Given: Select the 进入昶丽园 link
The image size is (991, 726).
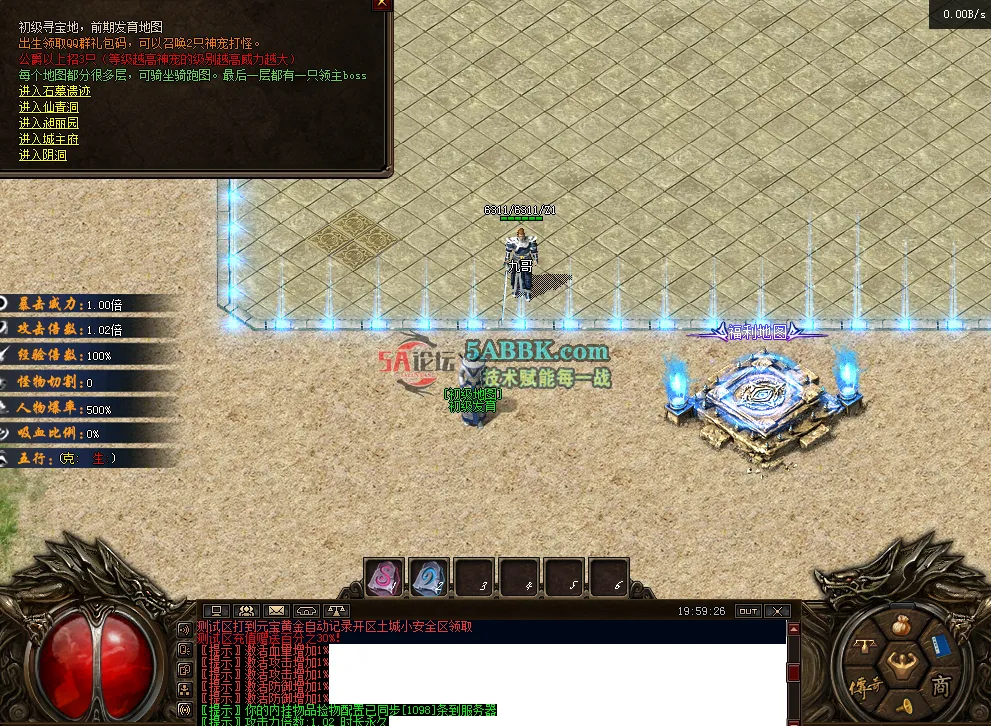Looking at the screenshot, I should 48,123.
